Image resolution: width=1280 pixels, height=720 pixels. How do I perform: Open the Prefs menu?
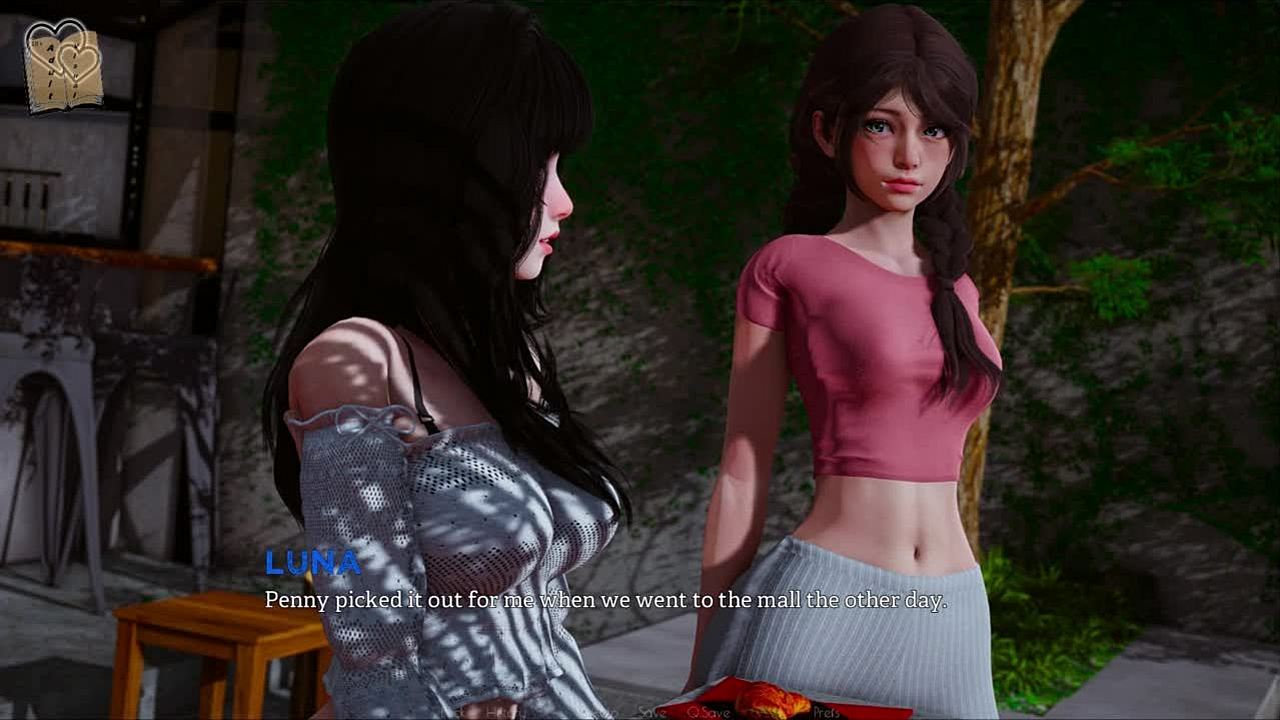point(825,712)
